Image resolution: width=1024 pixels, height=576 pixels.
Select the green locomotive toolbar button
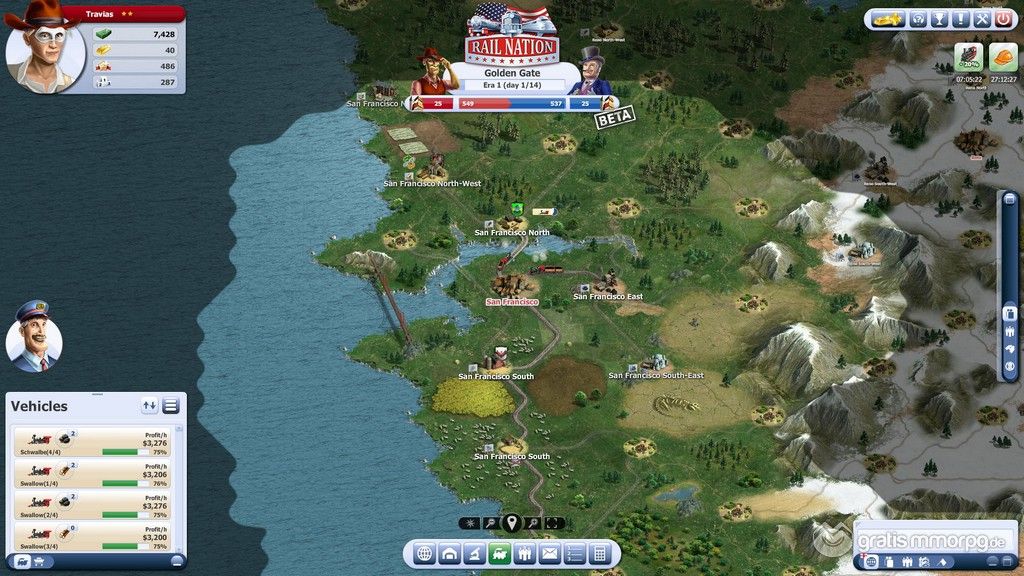[499, 553]
